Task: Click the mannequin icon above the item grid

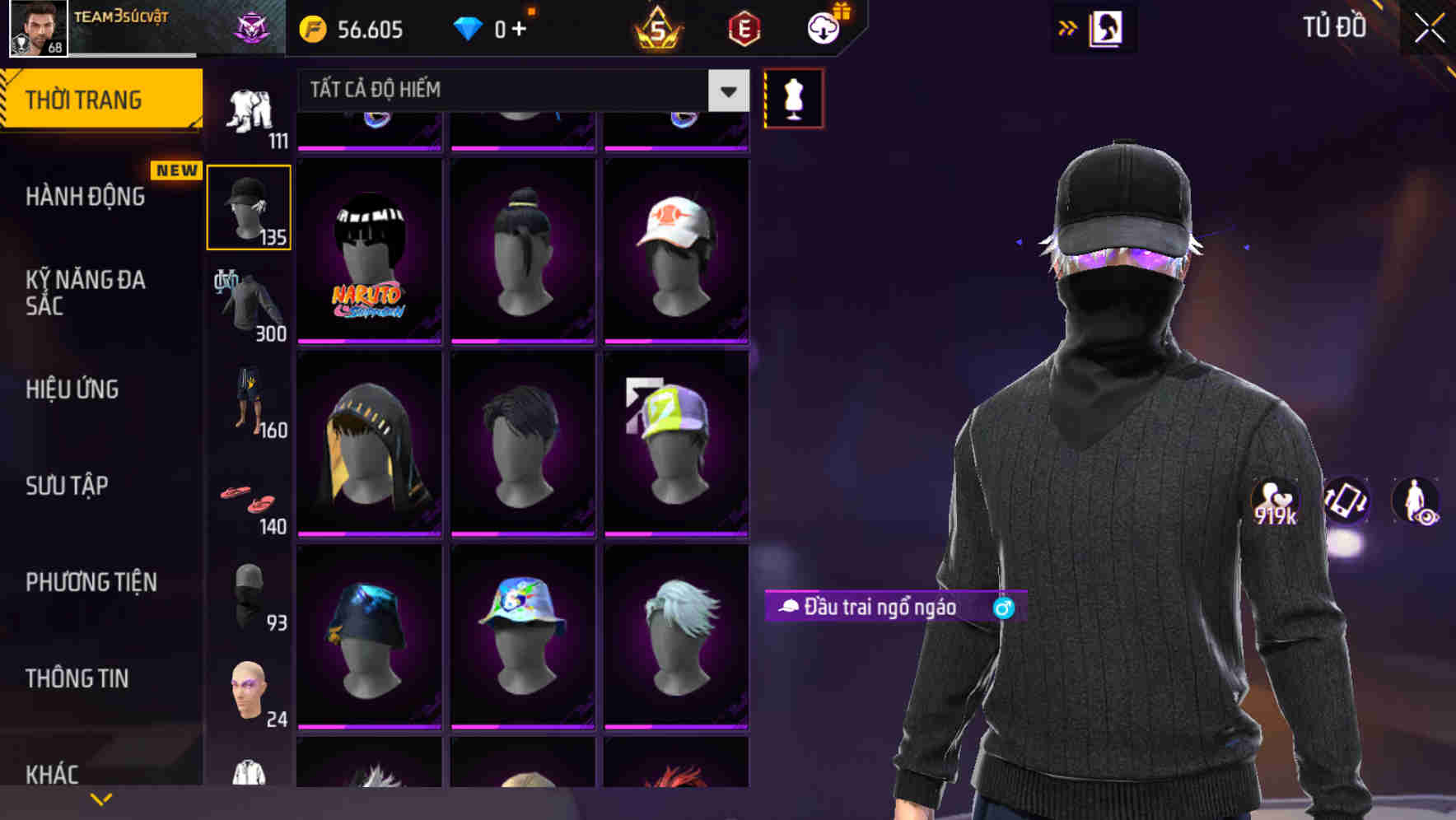Action: (793, 97)
